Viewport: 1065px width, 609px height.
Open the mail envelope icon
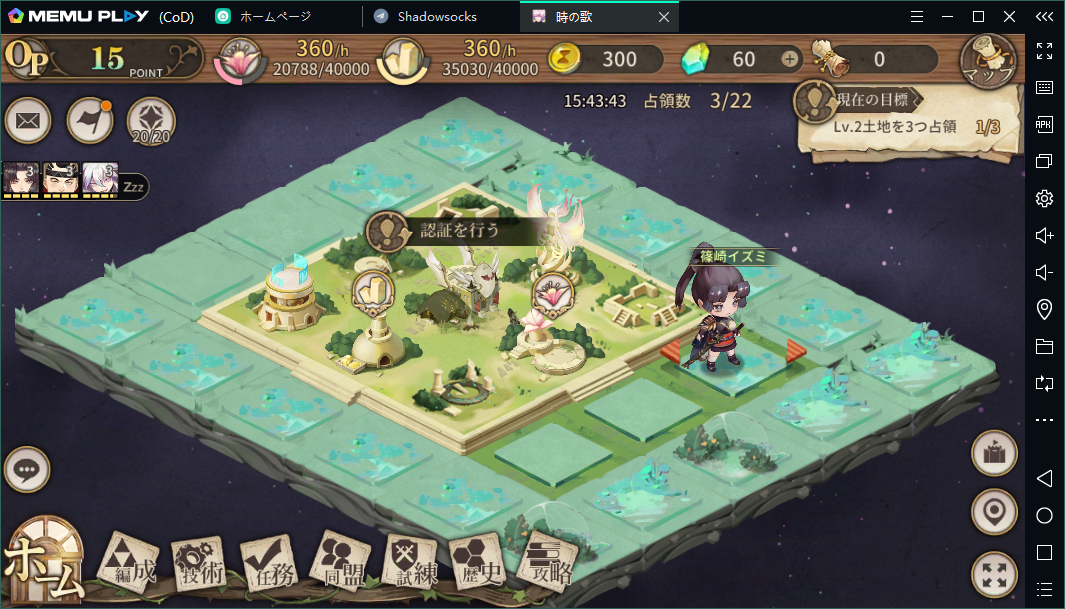click(x=28, y=122)
